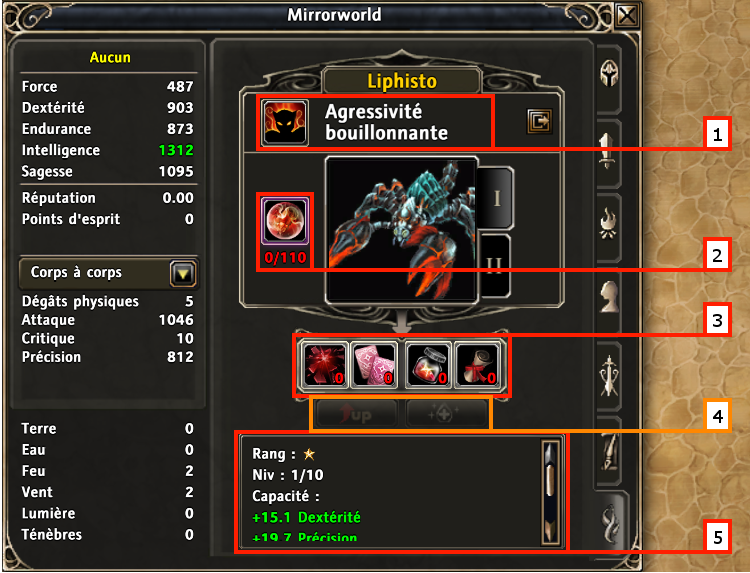Select the red potion jar slot
The image size is (750, 573).
tap(428, 364)
